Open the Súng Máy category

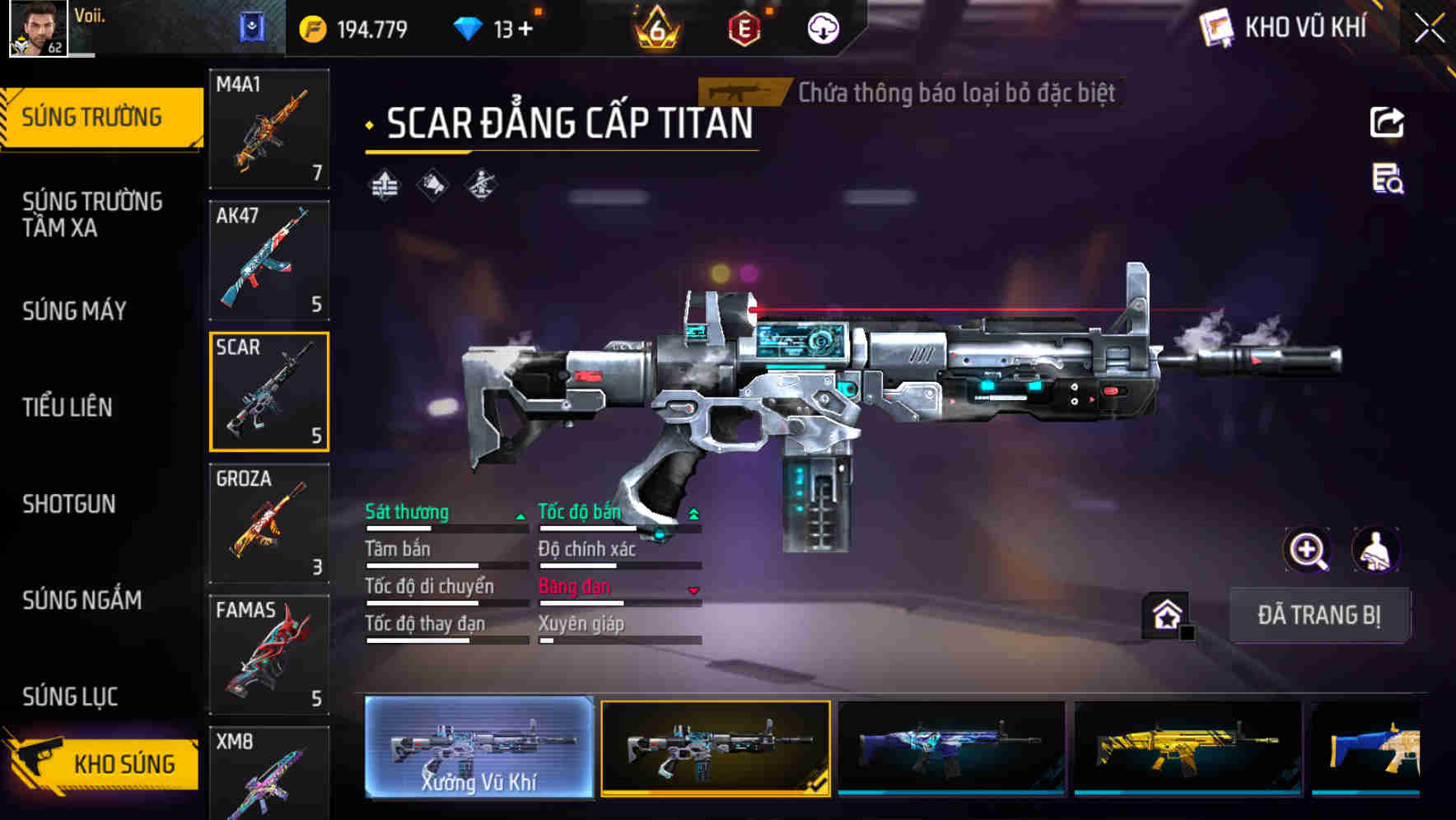point(74,311)
